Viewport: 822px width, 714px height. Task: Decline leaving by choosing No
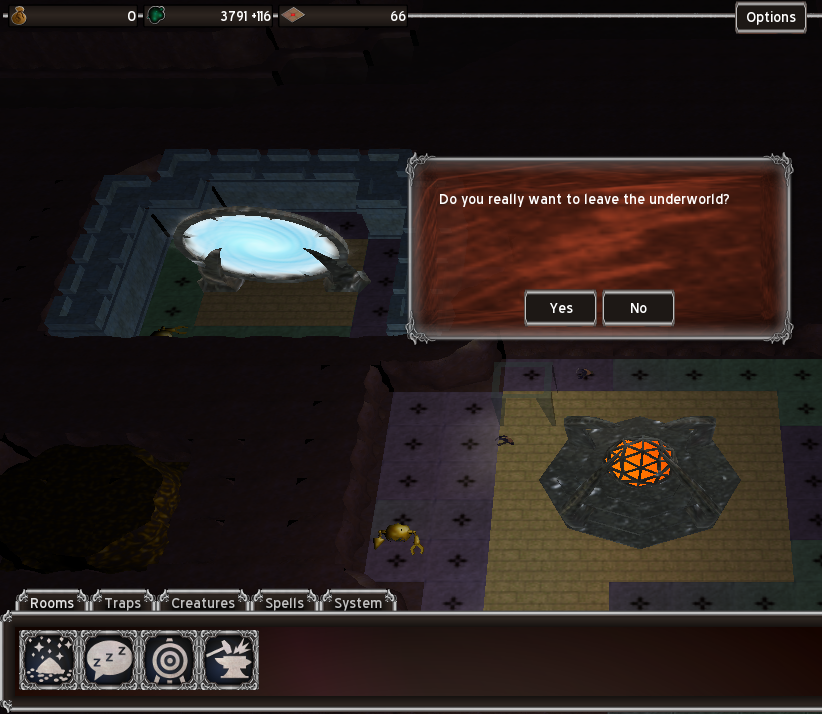click(638, 308)
